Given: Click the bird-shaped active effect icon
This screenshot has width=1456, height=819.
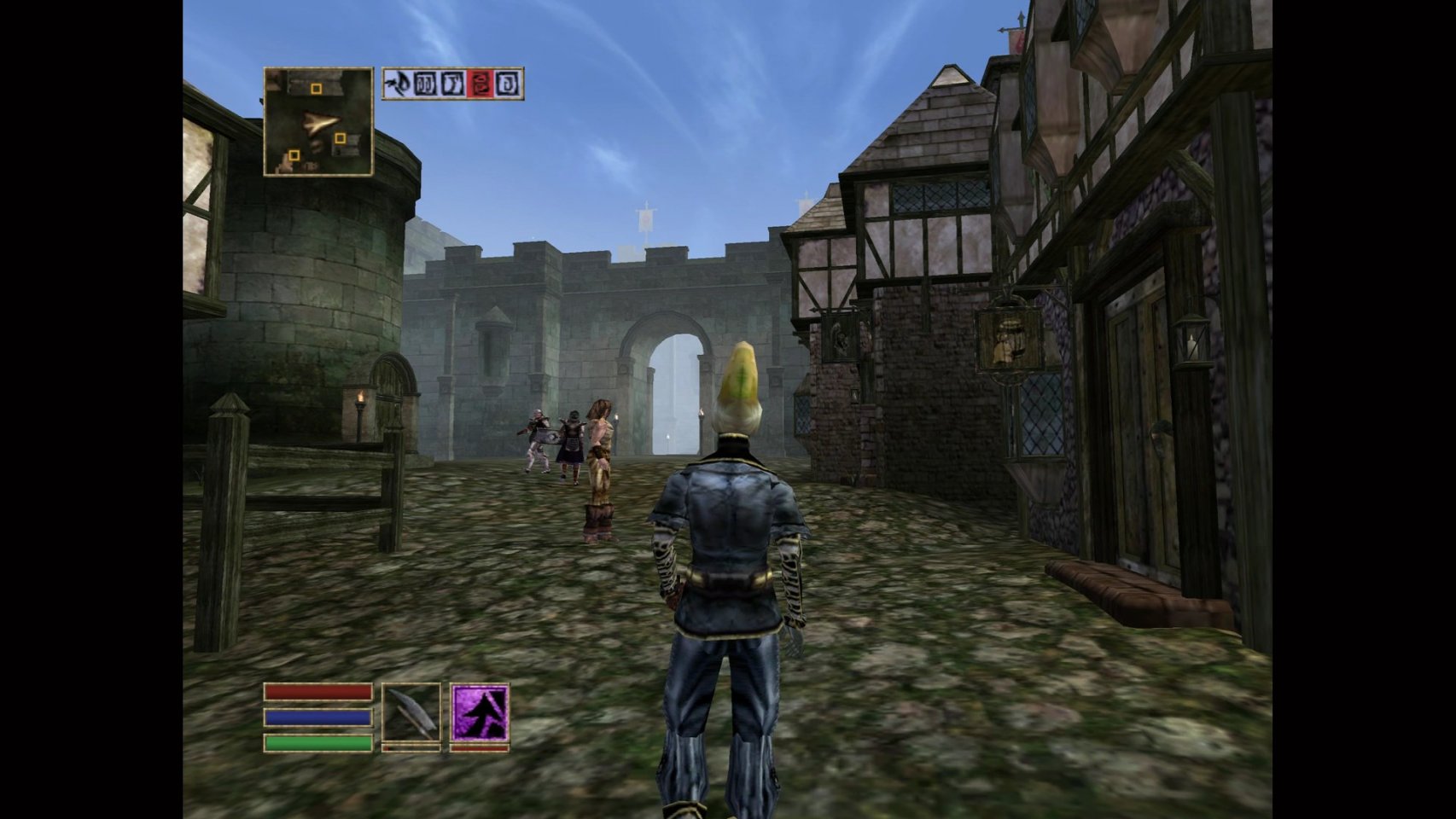Looking at the screenshot, I should coord(397,84).
